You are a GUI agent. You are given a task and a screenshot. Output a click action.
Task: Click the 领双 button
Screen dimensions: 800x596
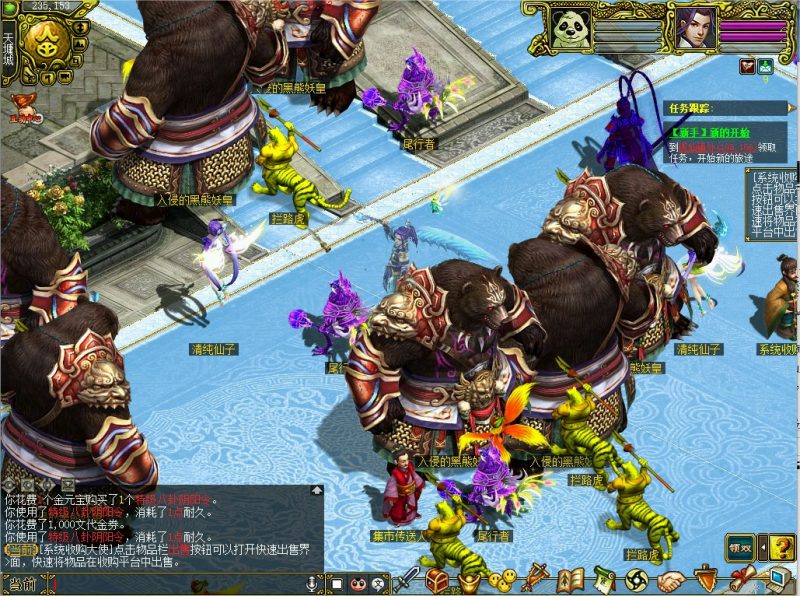(740, 546)
